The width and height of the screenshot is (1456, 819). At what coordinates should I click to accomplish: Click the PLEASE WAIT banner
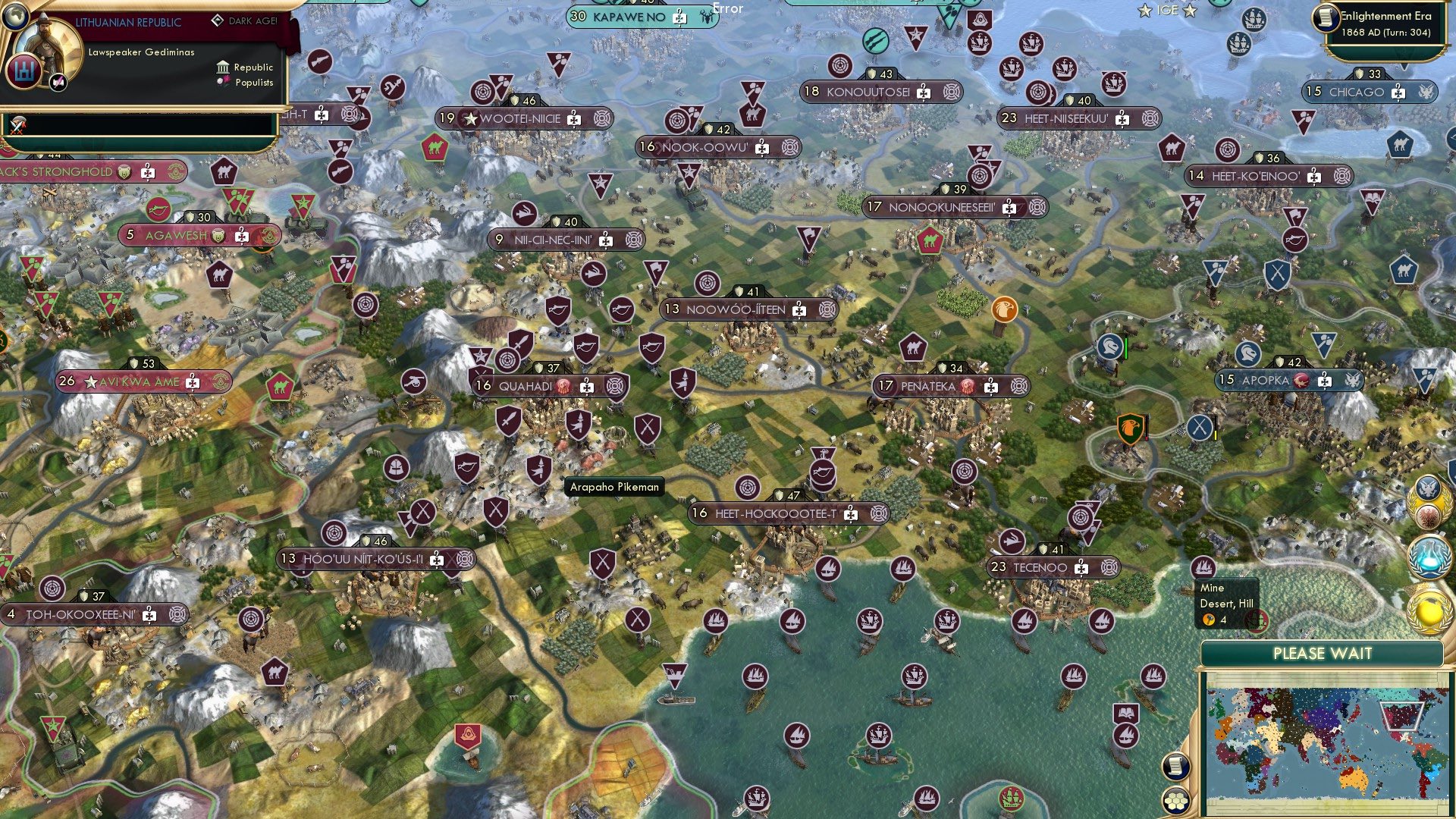coord(1323,653)
